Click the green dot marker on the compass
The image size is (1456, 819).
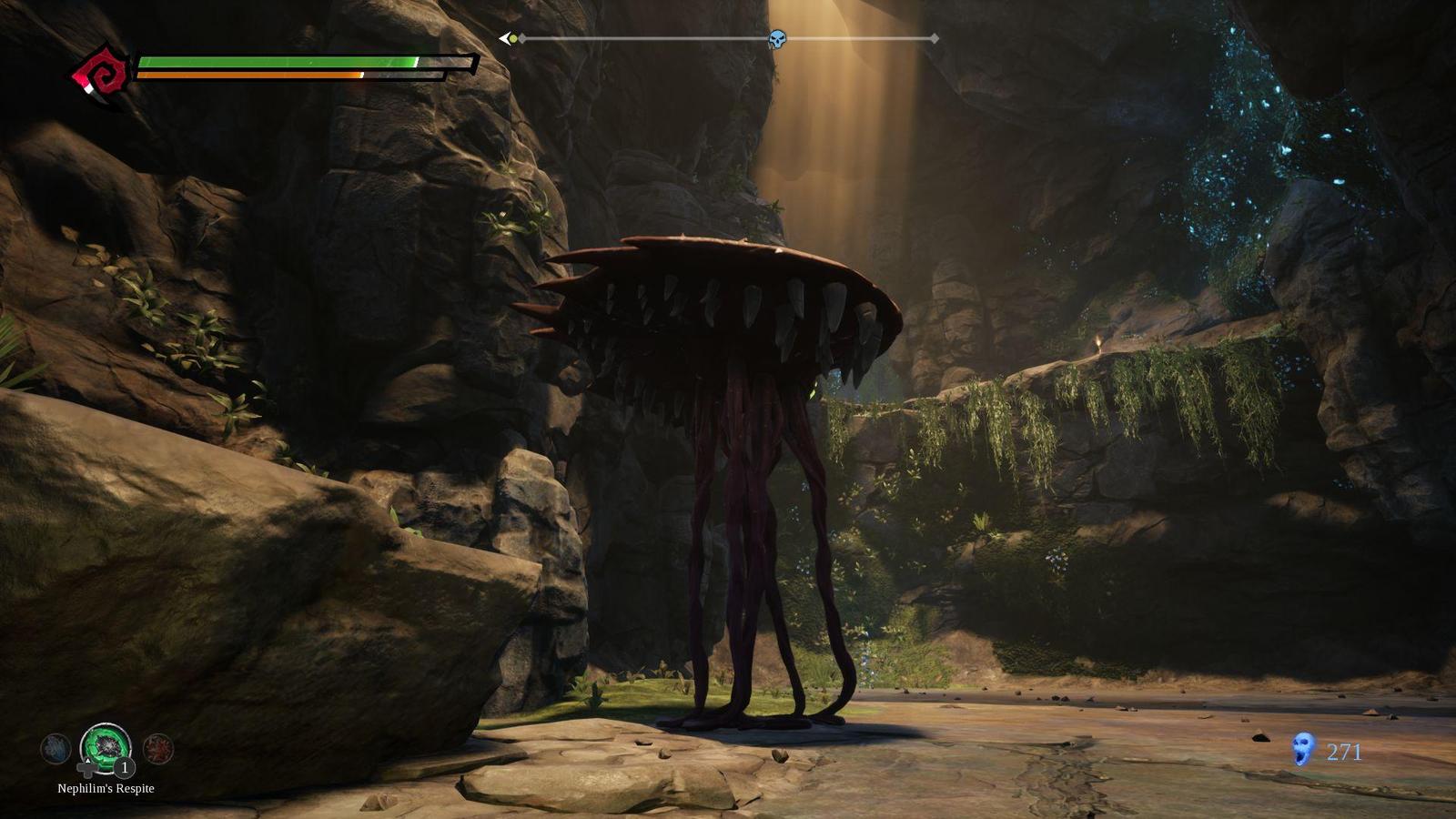tap(514, 39)
